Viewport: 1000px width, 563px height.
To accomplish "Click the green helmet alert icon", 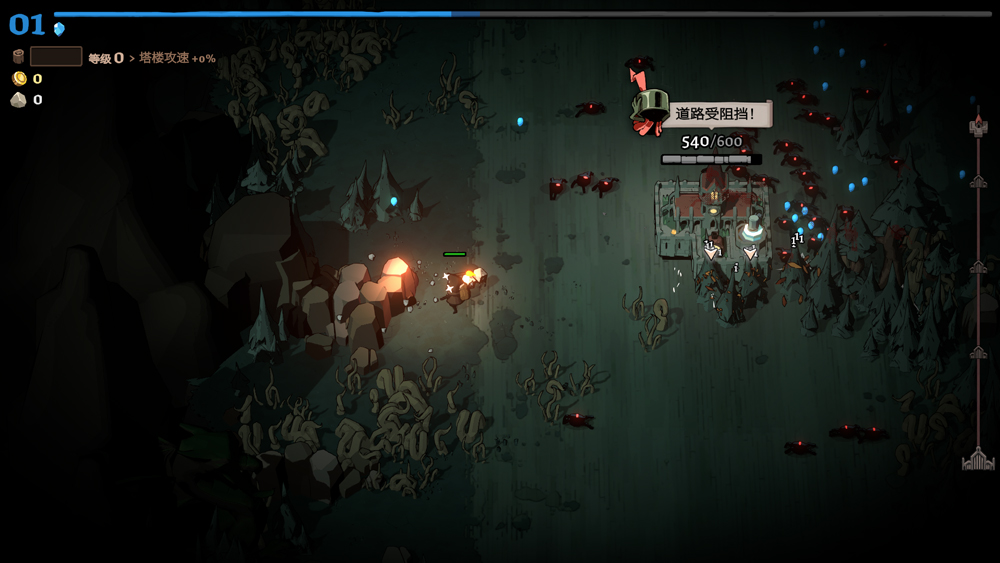I will click(651, 107).
